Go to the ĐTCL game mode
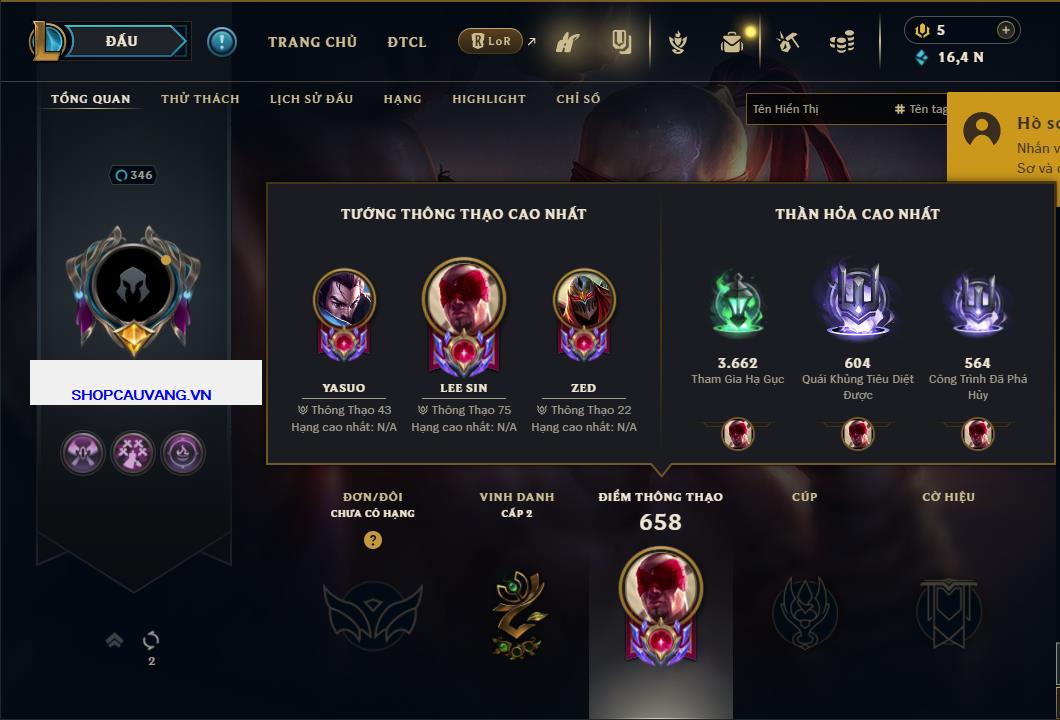 (407, 42)
